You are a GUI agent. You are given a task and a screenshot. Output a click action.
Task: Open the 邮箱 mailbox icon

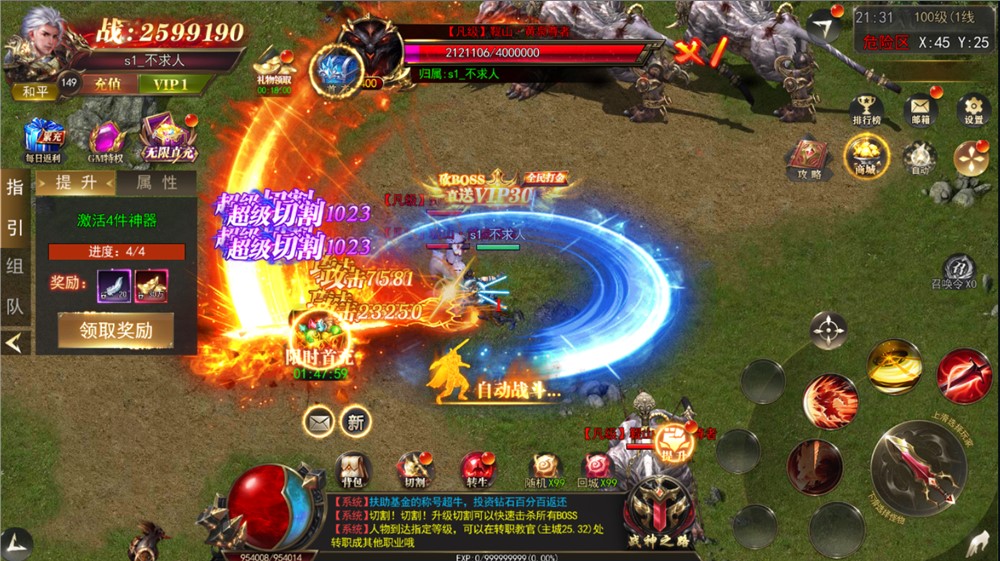click(918, 111)
